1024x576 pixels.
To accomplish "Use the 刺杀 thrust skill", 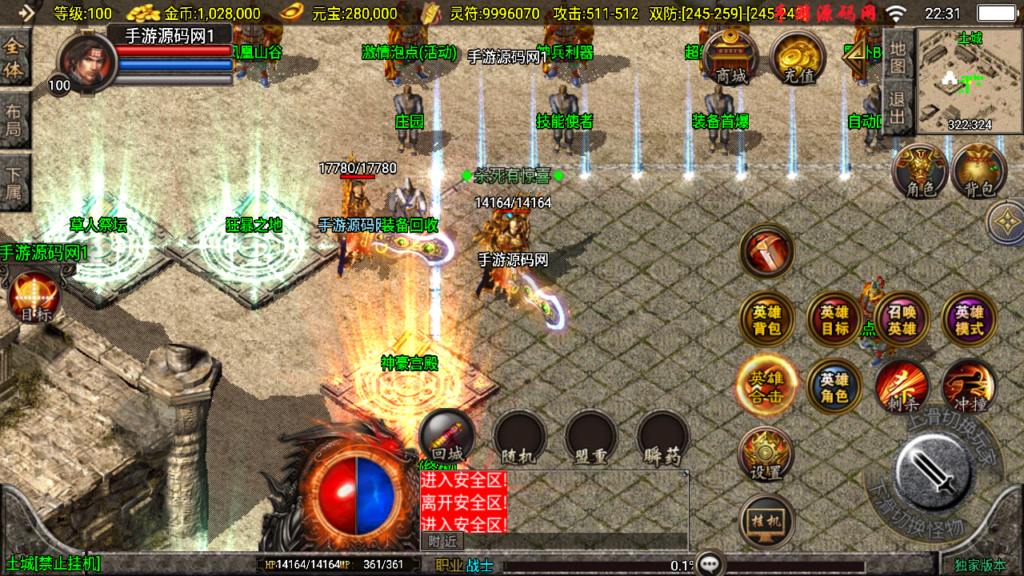I will pyautogui.click(x=902, y=385).
